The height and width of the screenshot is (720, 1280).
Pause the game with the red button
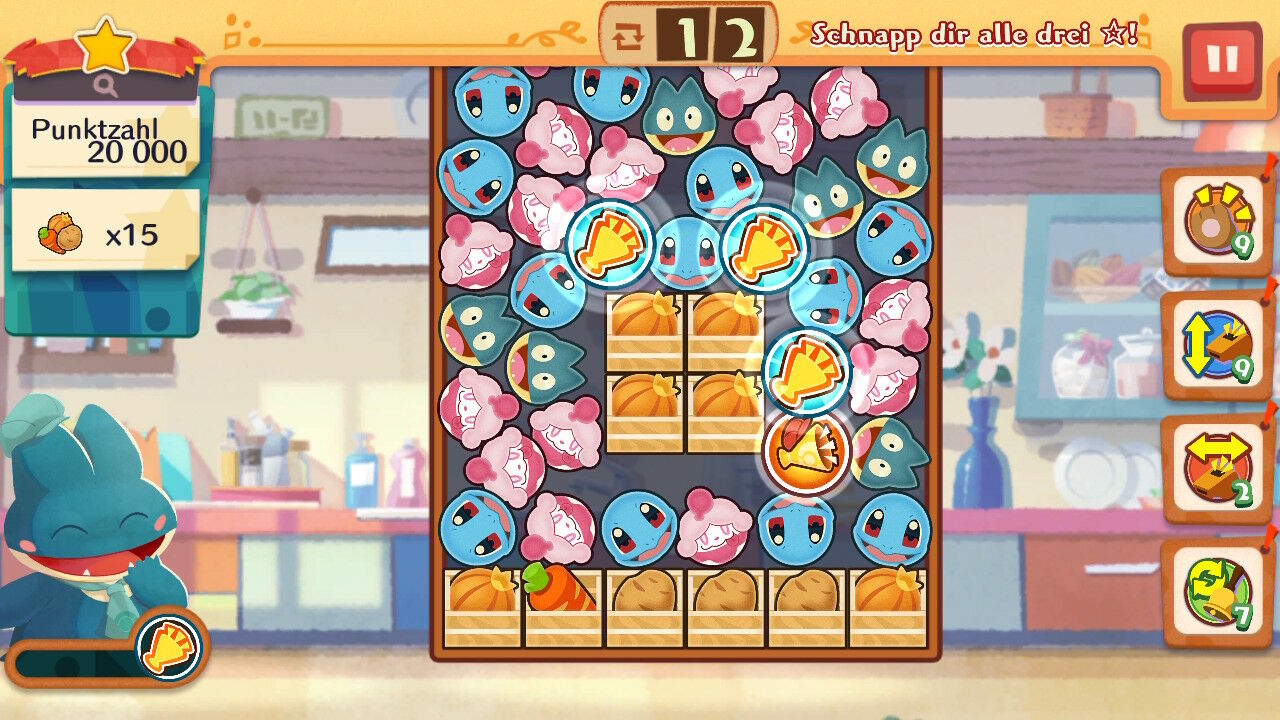pyautogui.click(x=1221, y=60)
